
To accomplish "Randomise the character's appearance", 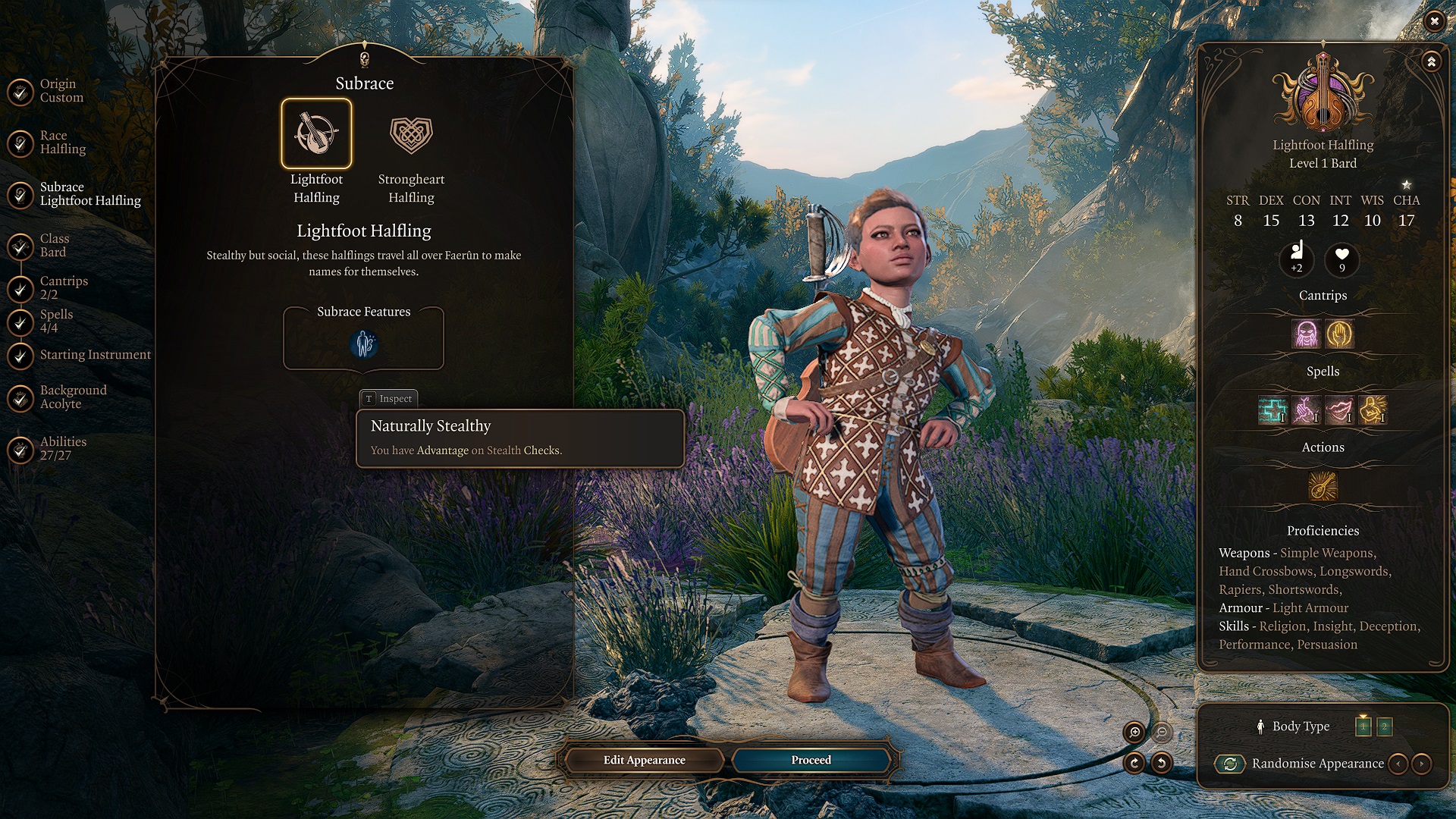I will pyautogui.click(x=1230, y=764).
